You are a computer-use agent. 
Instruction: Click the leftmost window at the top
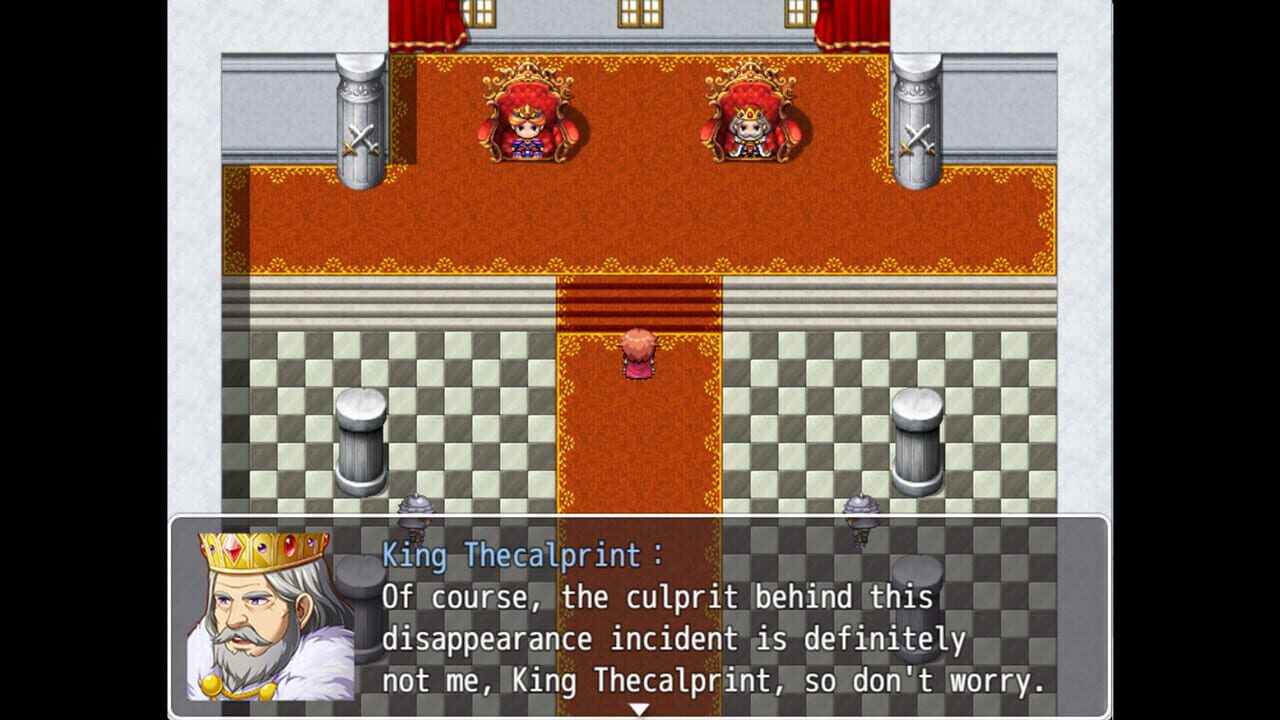(477, 12)
